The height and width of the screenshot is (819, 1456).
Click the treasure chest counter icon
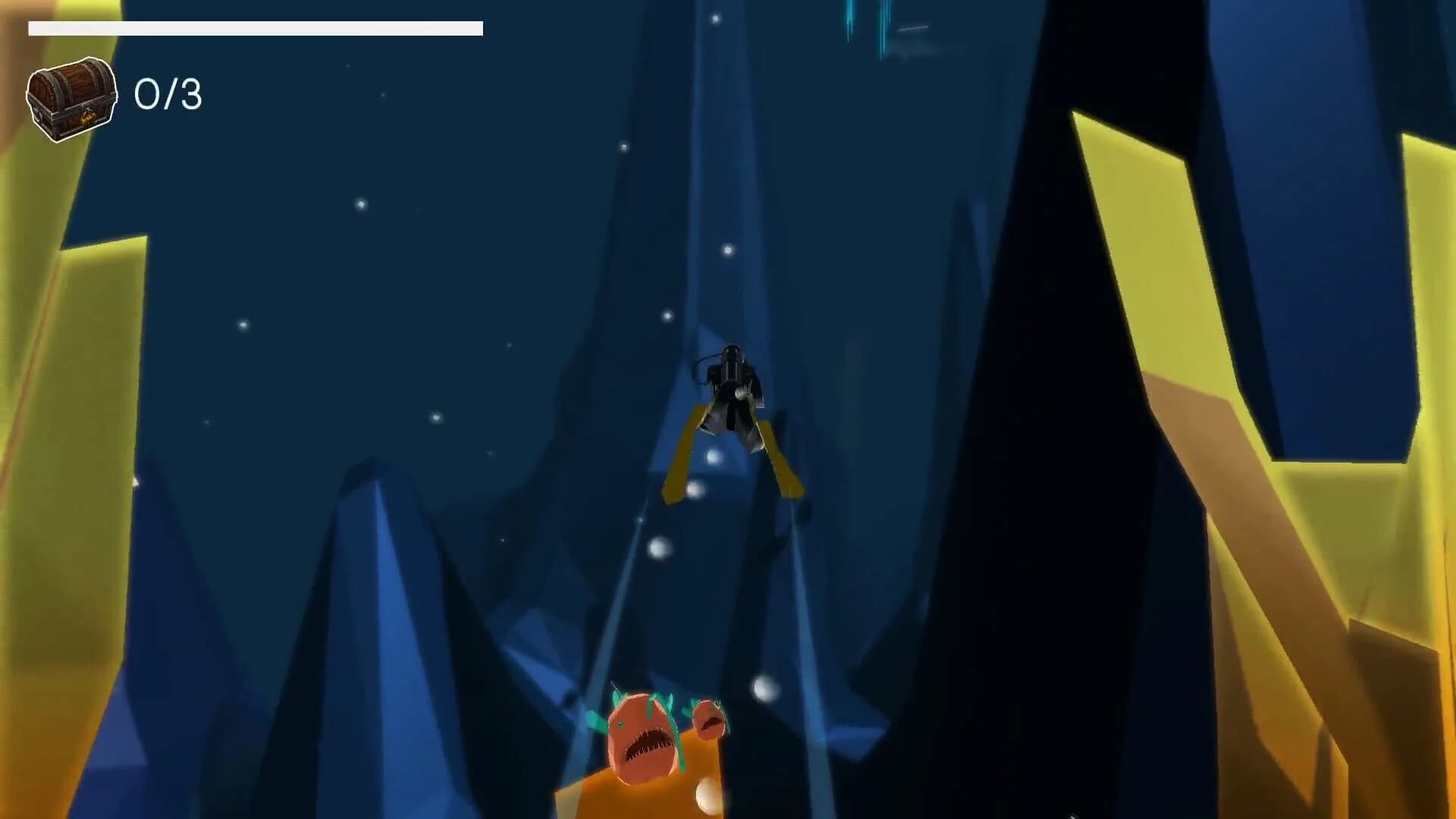point(72,99)
